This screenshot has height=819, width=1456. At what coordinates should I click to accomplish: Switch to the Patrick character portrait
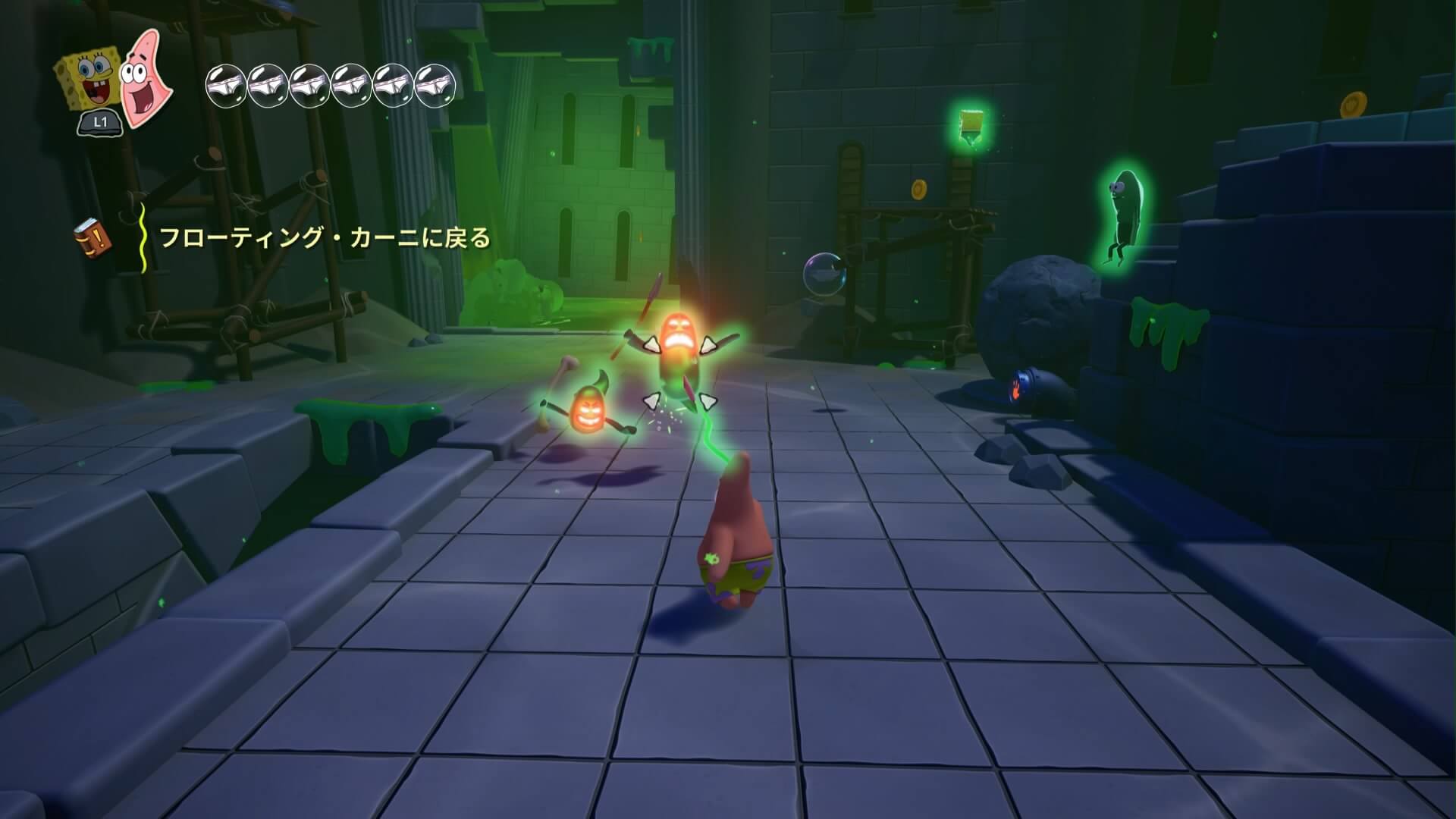[x=146, y=78]
